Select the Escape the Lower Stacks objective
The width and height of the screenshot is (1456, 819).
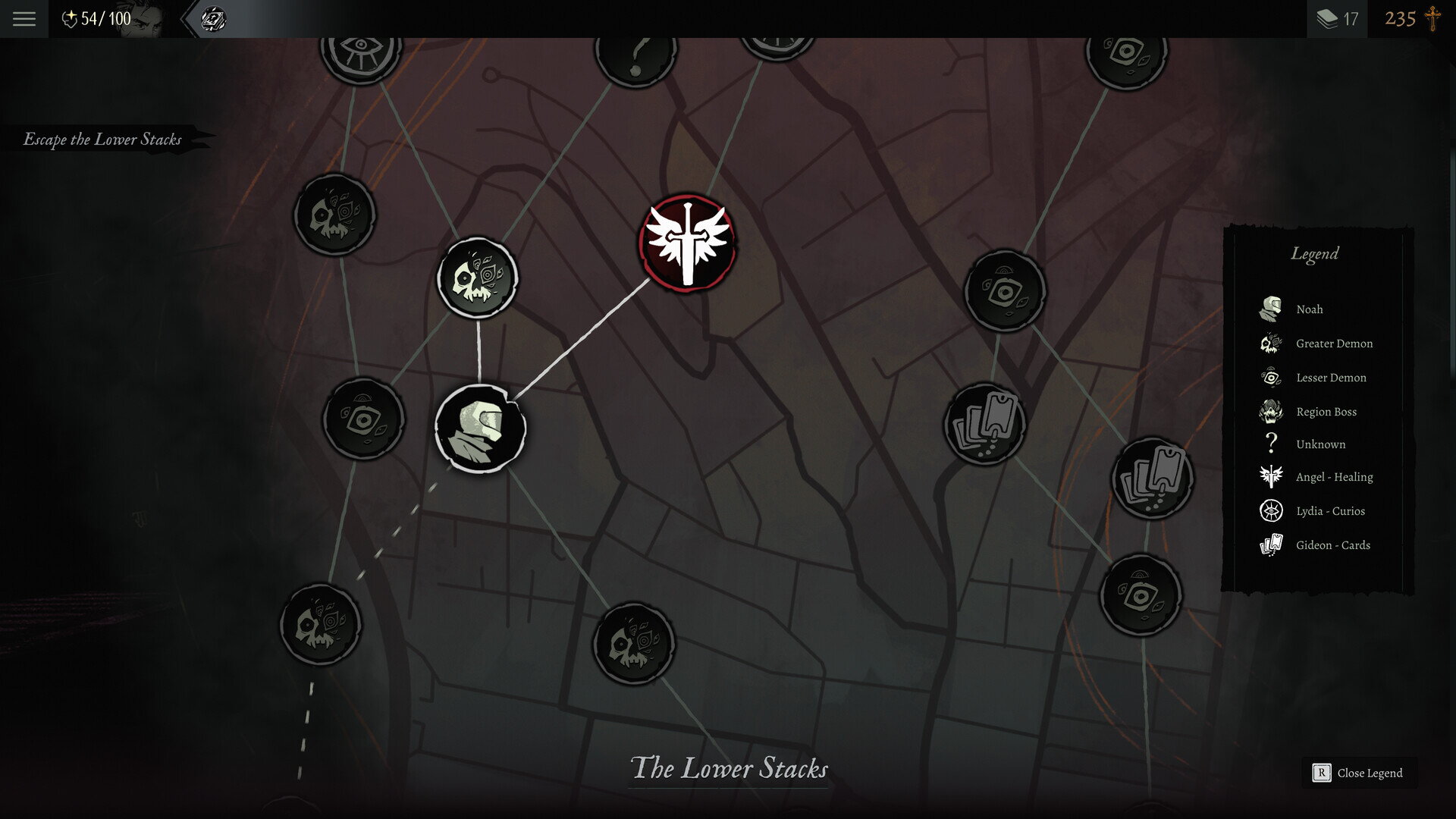pyautogui.click(x=102, y=140)
